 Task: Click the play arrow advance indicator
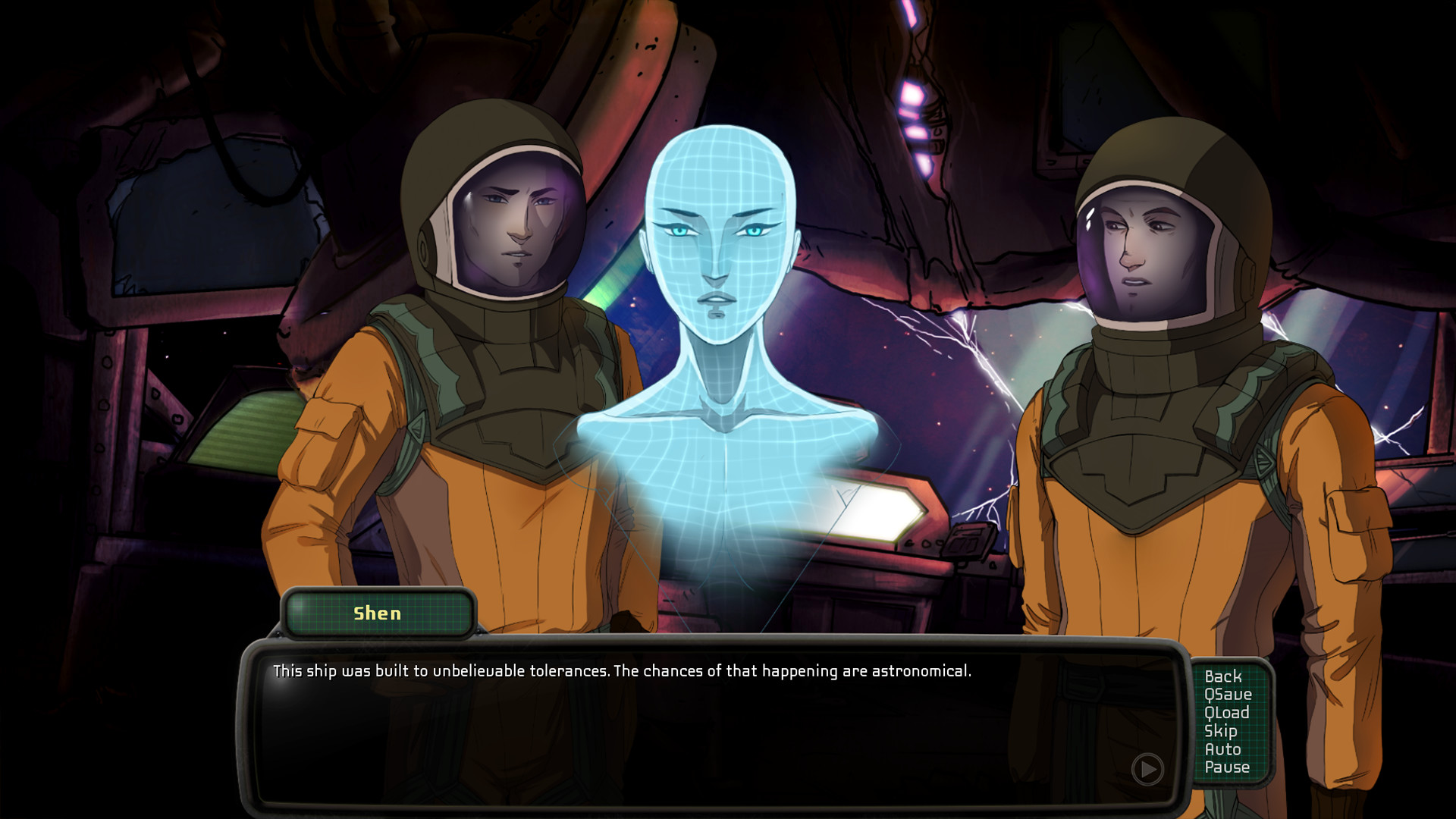pos(1147,768)
